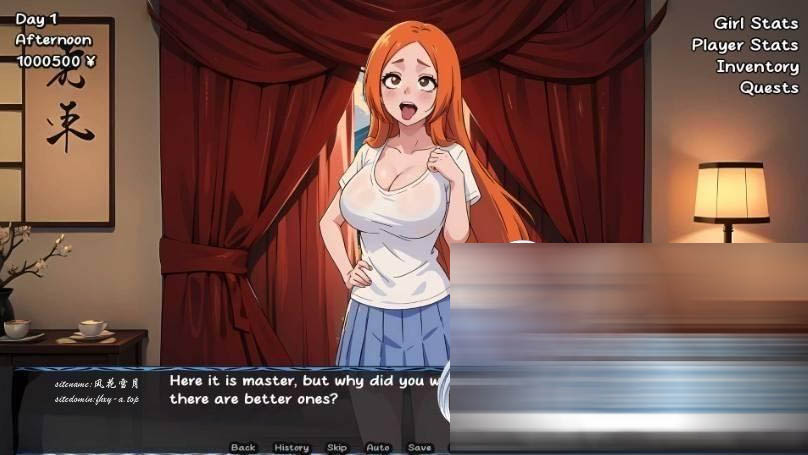Show the Quests list
808x455 pixels.
[x=768, y=88]
